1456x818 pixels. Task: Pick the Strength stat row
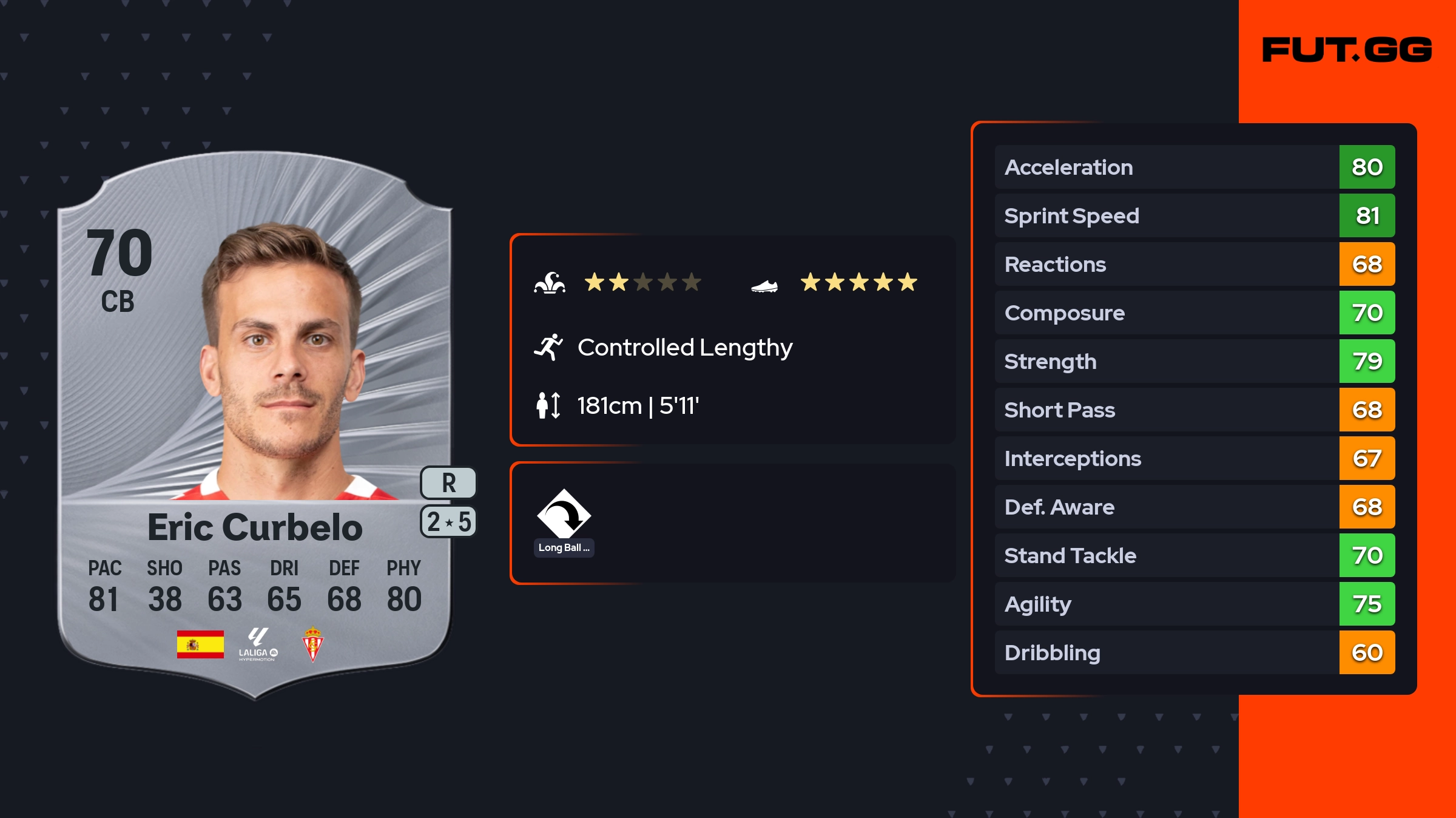click(1195, 361)
